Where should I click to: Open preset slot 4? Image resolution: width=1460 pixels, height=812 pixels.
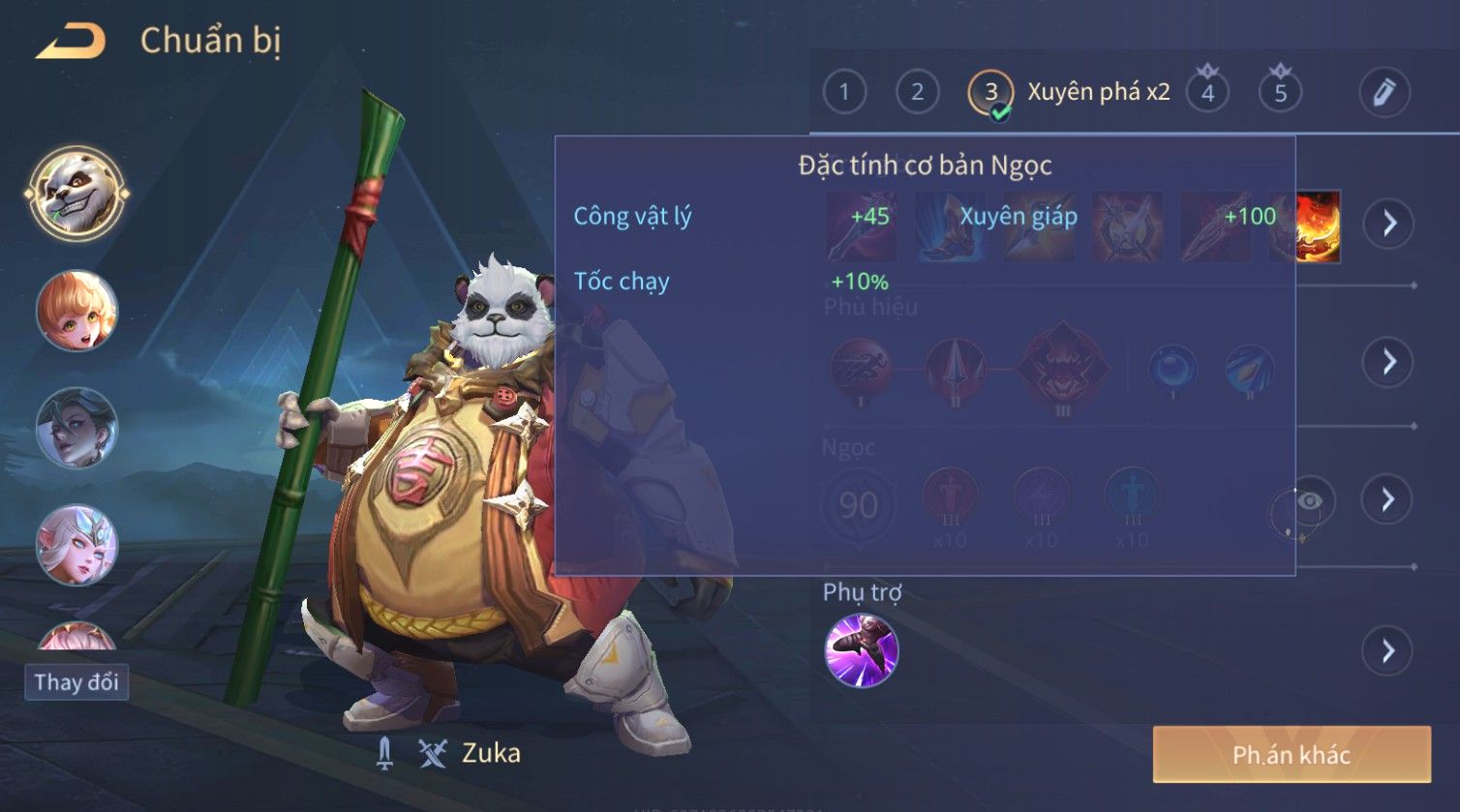pos(1207,93)
